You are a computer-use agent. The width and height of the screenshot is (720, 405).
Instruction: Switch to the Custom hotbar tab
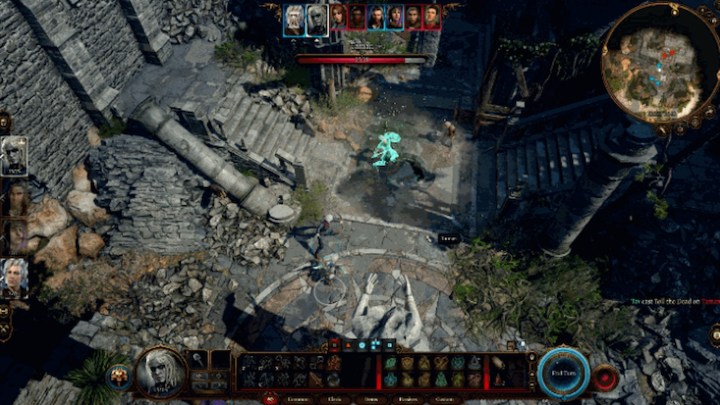pos(445,398)
